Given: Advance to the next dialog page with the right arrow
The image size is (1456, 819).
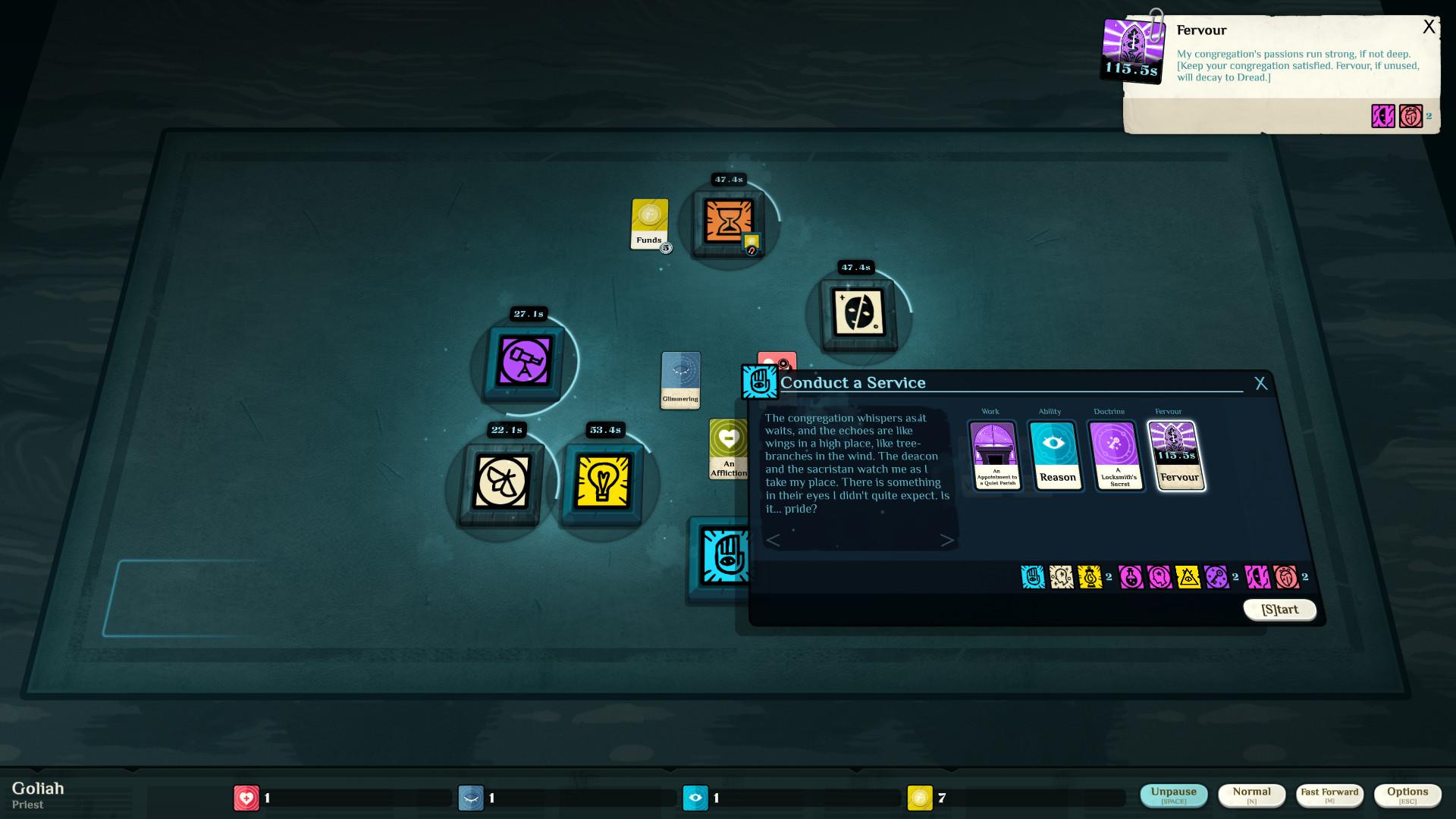Looking at the screenshot, I should click(x=947, y=541).
